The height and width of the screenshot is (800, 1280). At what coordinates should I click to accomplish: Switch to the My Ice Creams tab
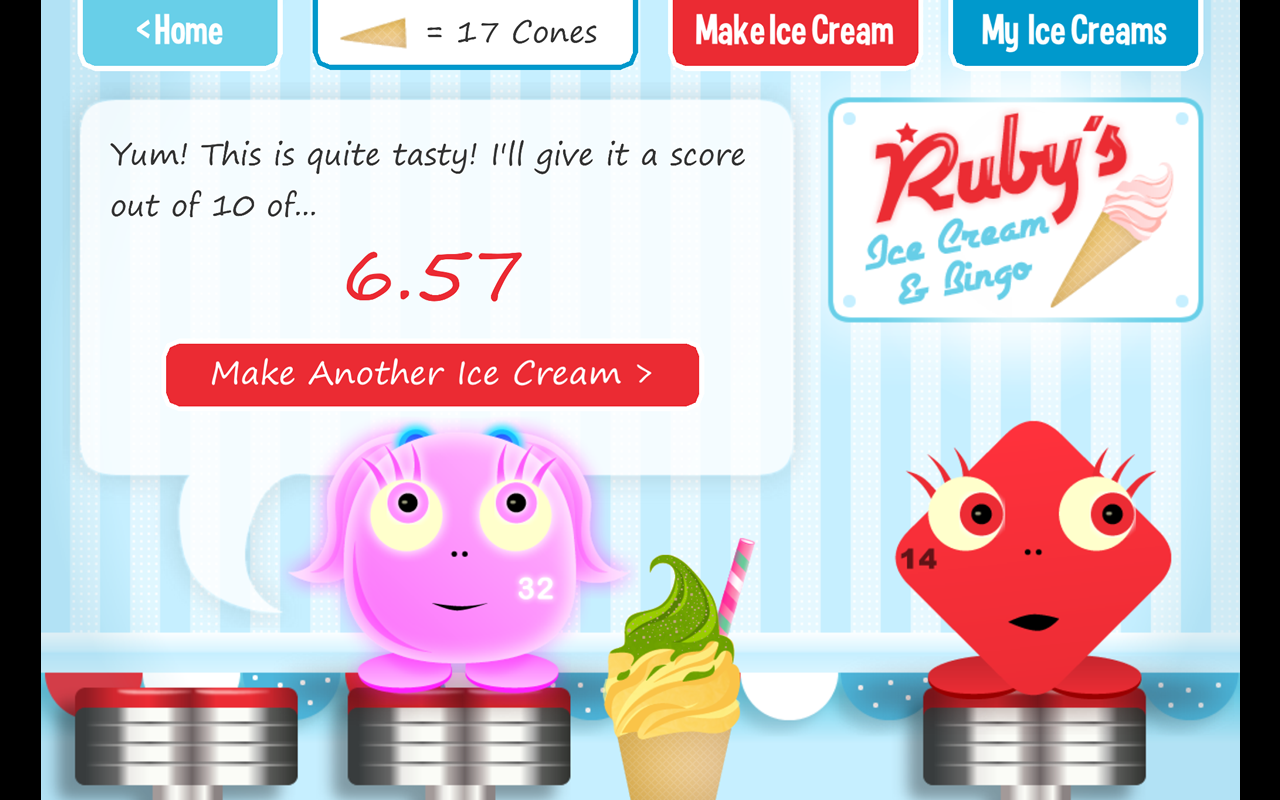click(x=1075, y=31)
